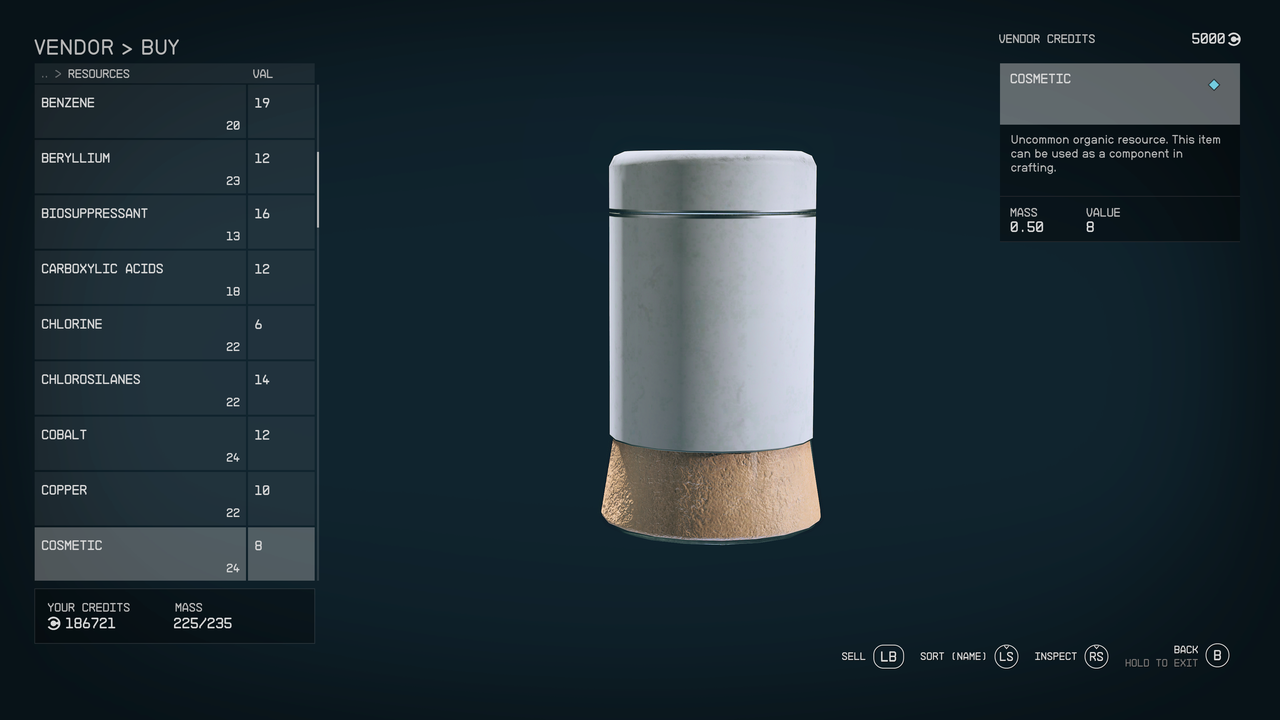
Task: Click the SELL label at the bottom bar
Action: pos(853,657)
